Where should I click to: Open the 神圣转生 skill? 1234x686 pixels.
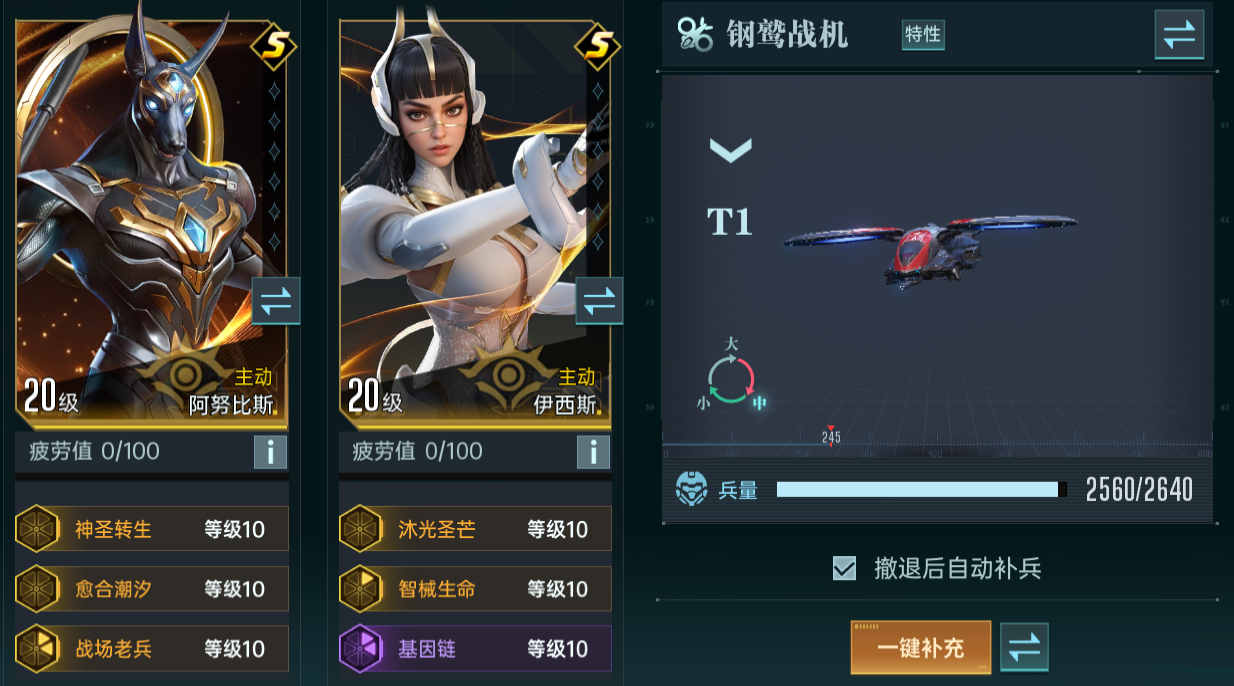click(152, 529)
